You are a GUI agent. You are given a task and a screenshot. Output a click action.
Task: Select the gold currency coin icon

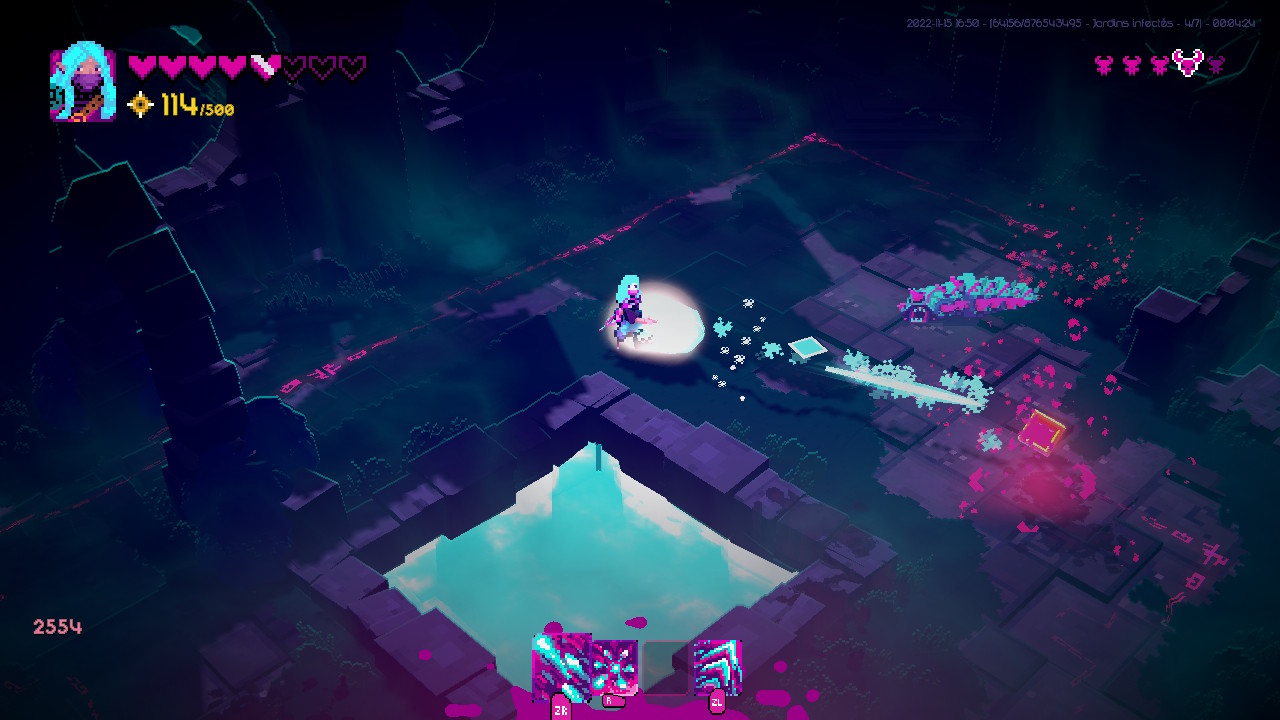(141, 105)
